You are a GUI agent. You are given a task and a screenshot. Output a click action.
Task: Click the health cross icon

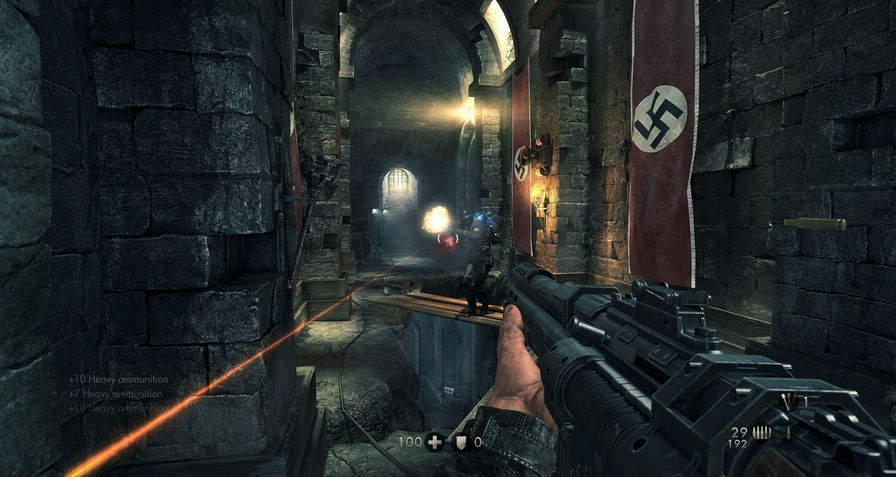(x=435, y=441)
